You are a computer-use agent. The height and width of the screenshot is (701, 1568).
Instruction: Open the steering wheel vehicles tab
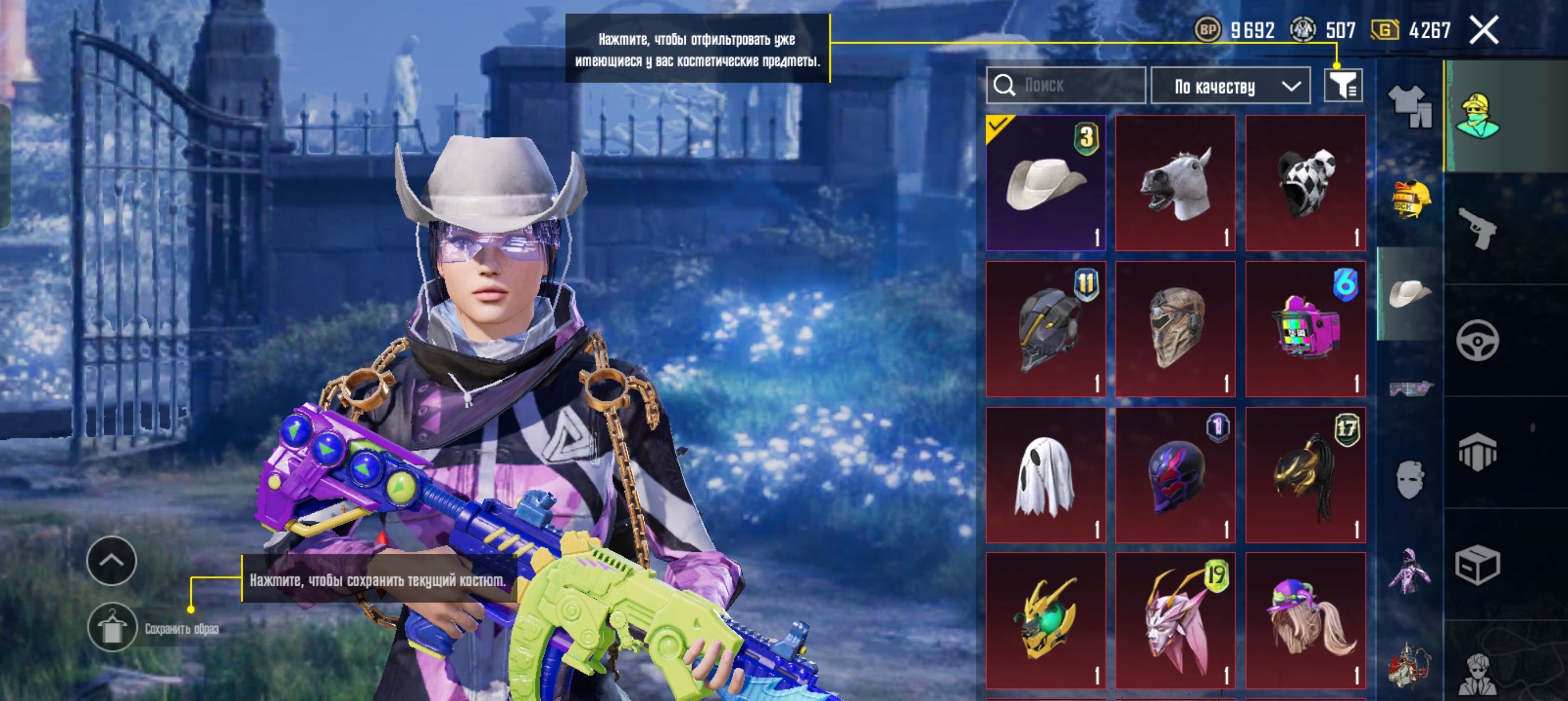pos(1477,340)
